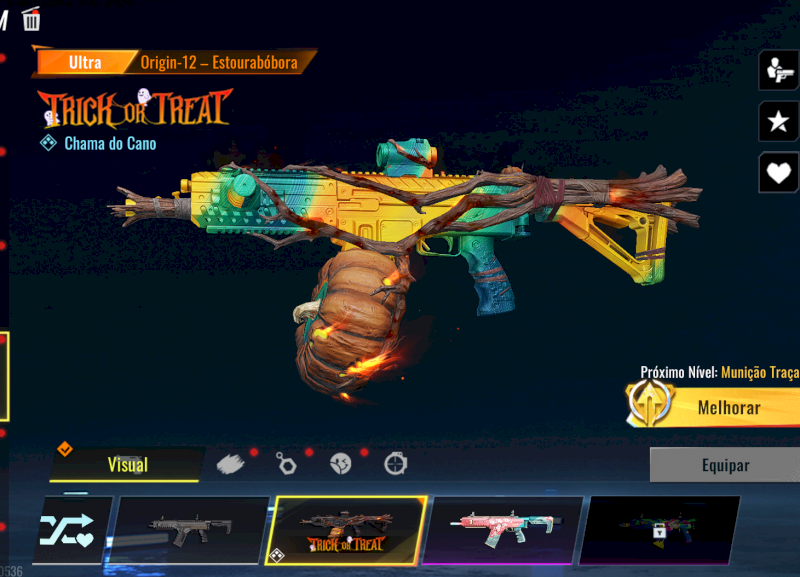This screenshot has width=800, height=577.
Task: Equip the skin with the Equipar button
Action: tap(724, 465)
